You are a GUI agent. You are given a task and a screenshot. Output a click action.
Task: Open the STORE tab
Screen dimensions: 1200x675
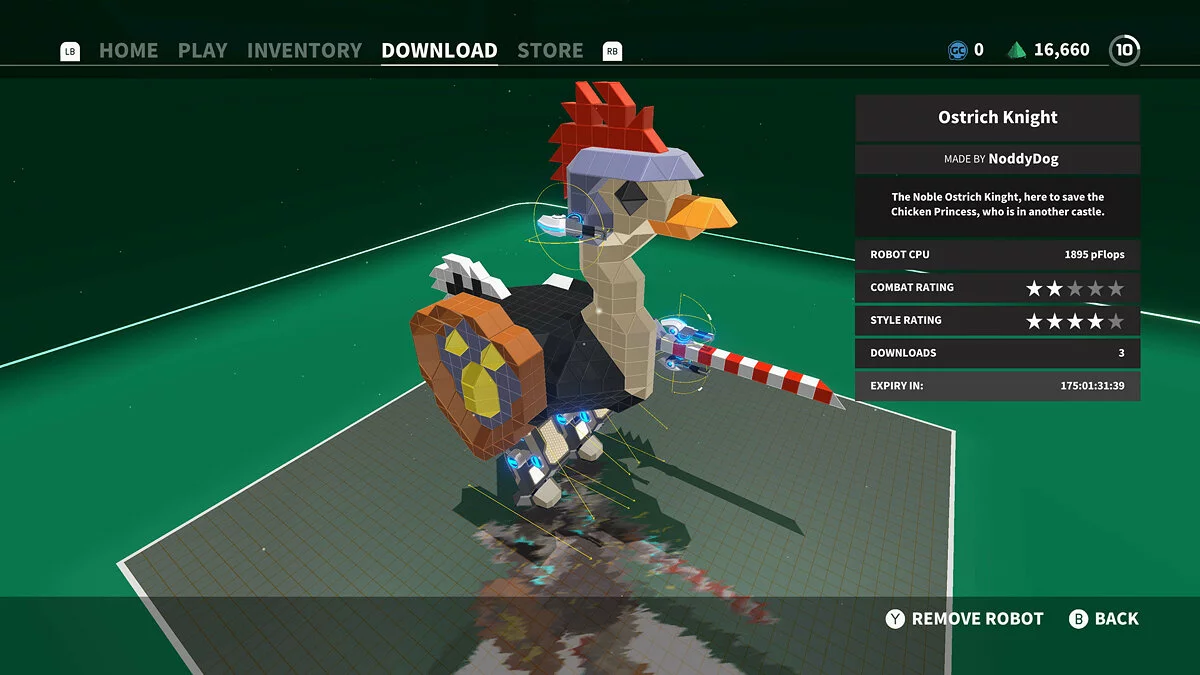tap(550, 50)
